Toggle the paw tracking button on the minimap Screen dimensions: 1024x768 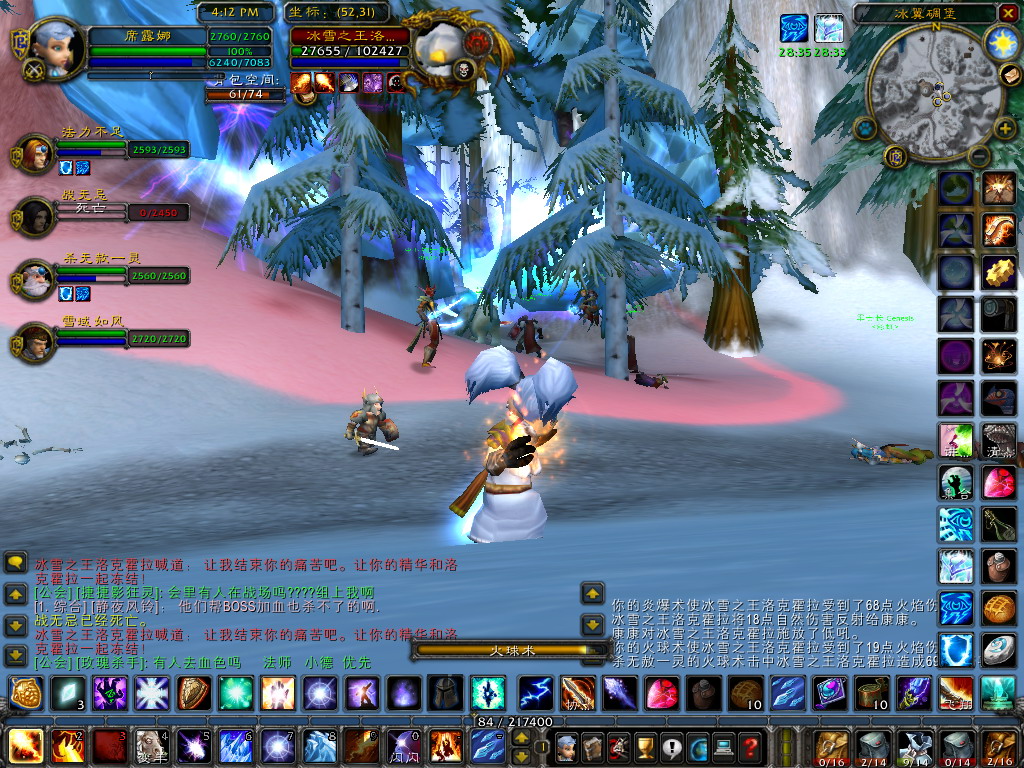point(863,128)
